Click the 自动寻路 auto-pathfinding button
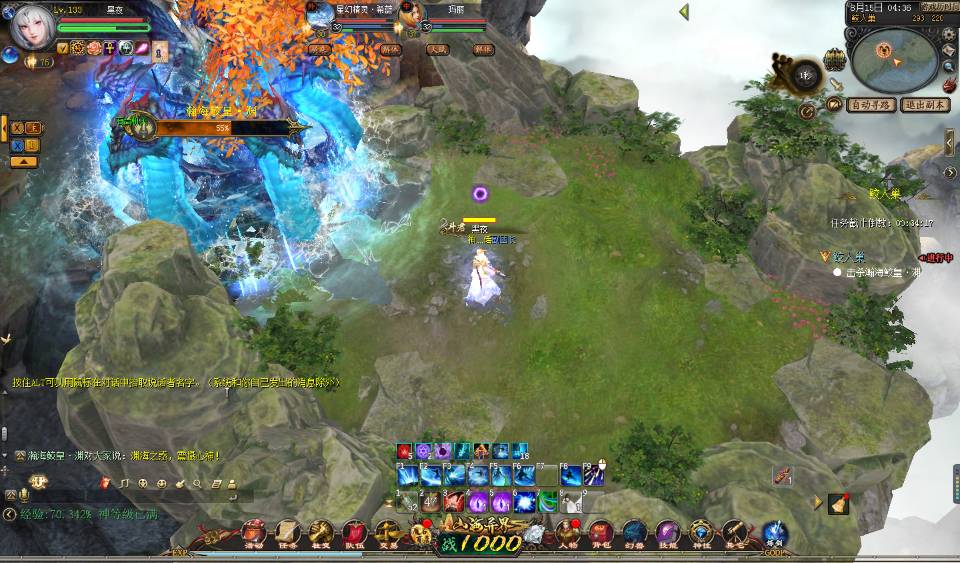The image size is (960, 563). pos(871,105)
